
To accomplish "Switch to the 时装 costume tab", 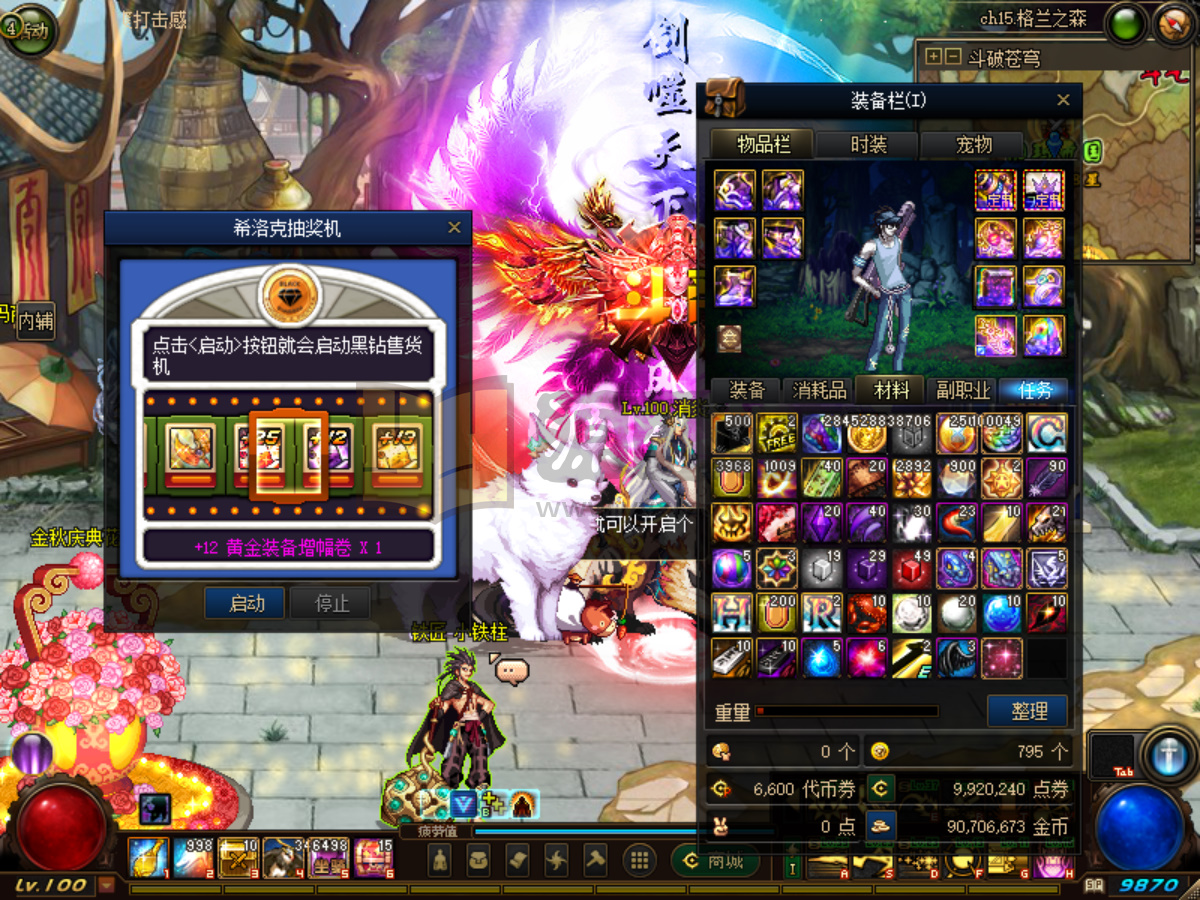I will [868, 145].
